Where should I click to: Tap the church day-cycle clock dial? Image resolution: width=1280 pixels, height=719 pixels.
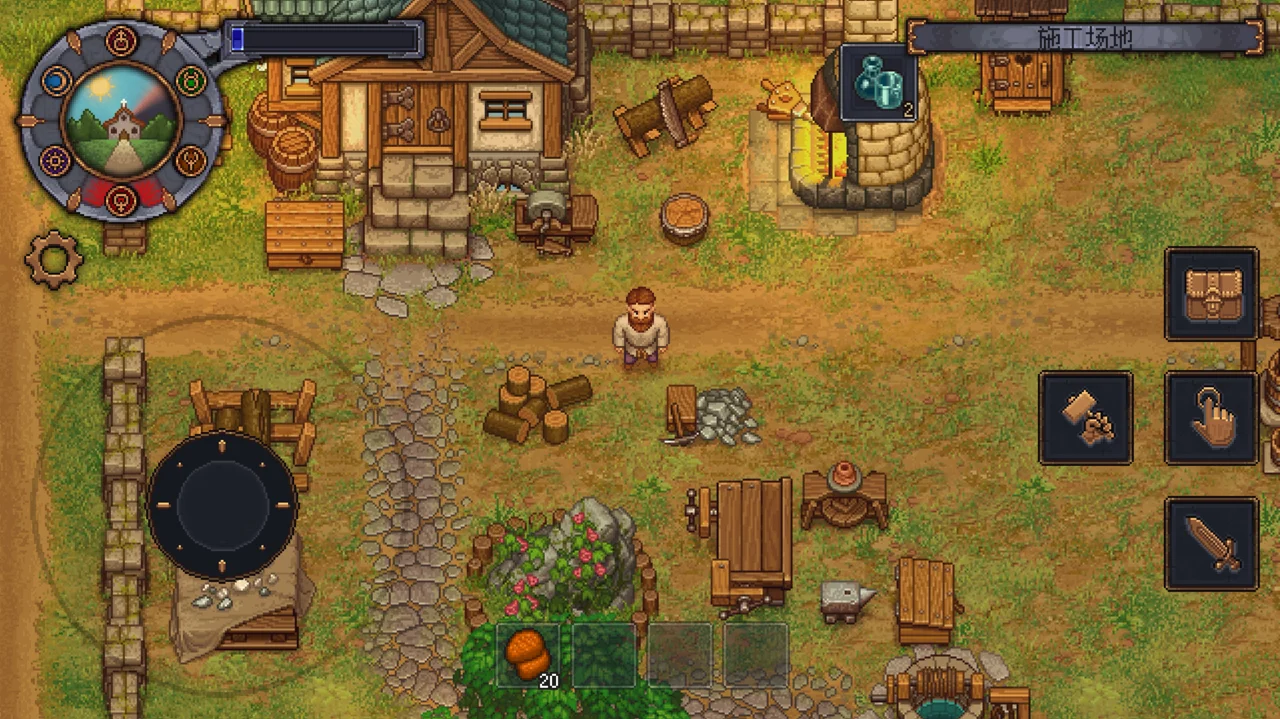pos(120,121)
